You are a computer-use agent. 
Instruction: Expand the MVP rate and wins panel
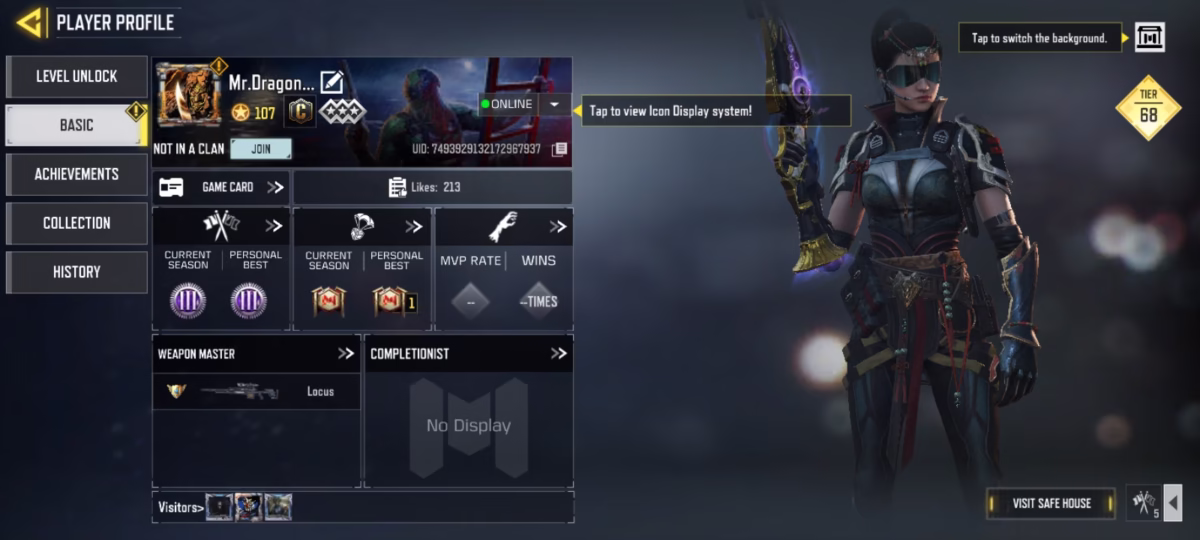coord(557,227)
